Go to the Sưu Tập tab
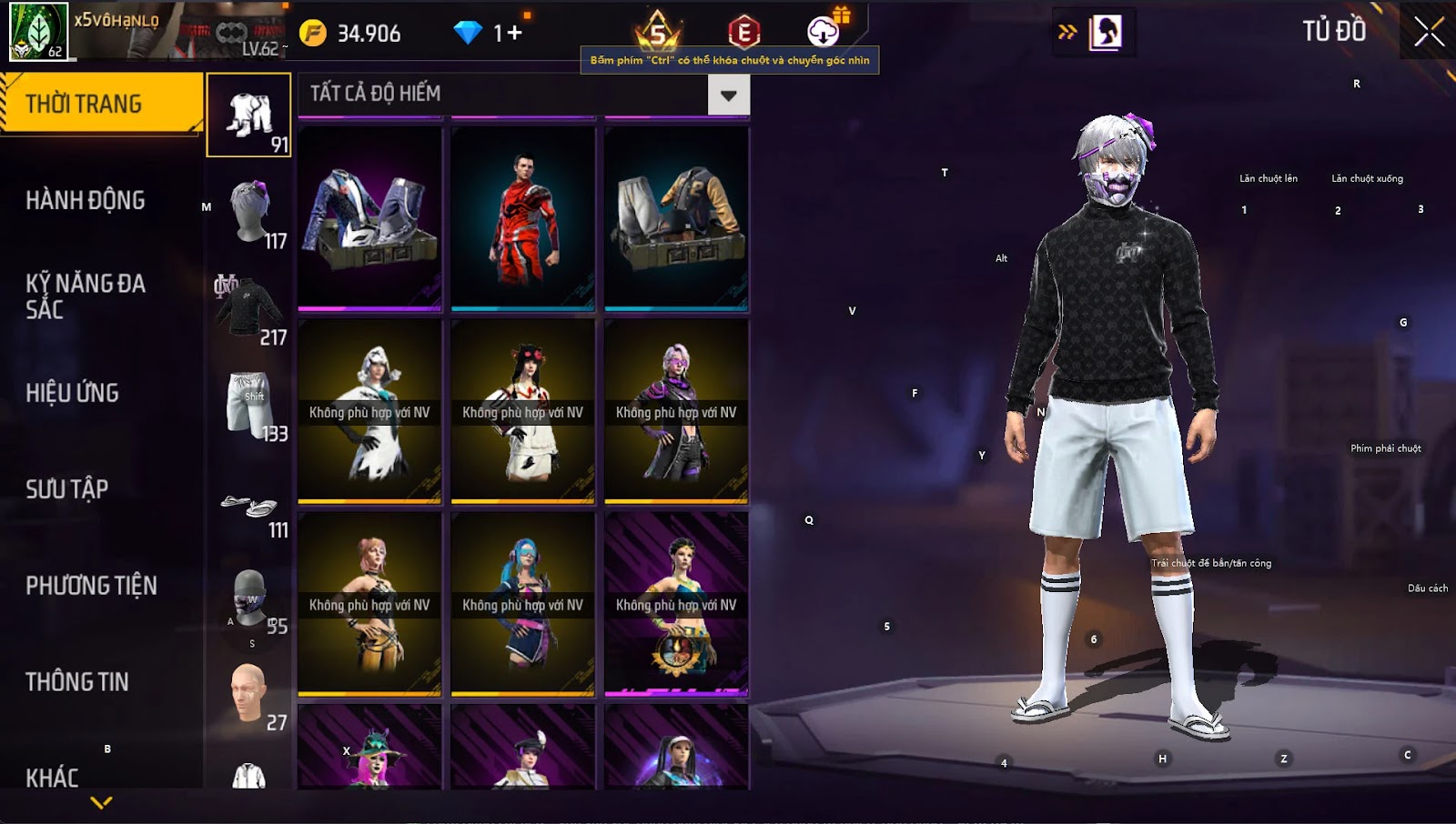 [67, 489]
